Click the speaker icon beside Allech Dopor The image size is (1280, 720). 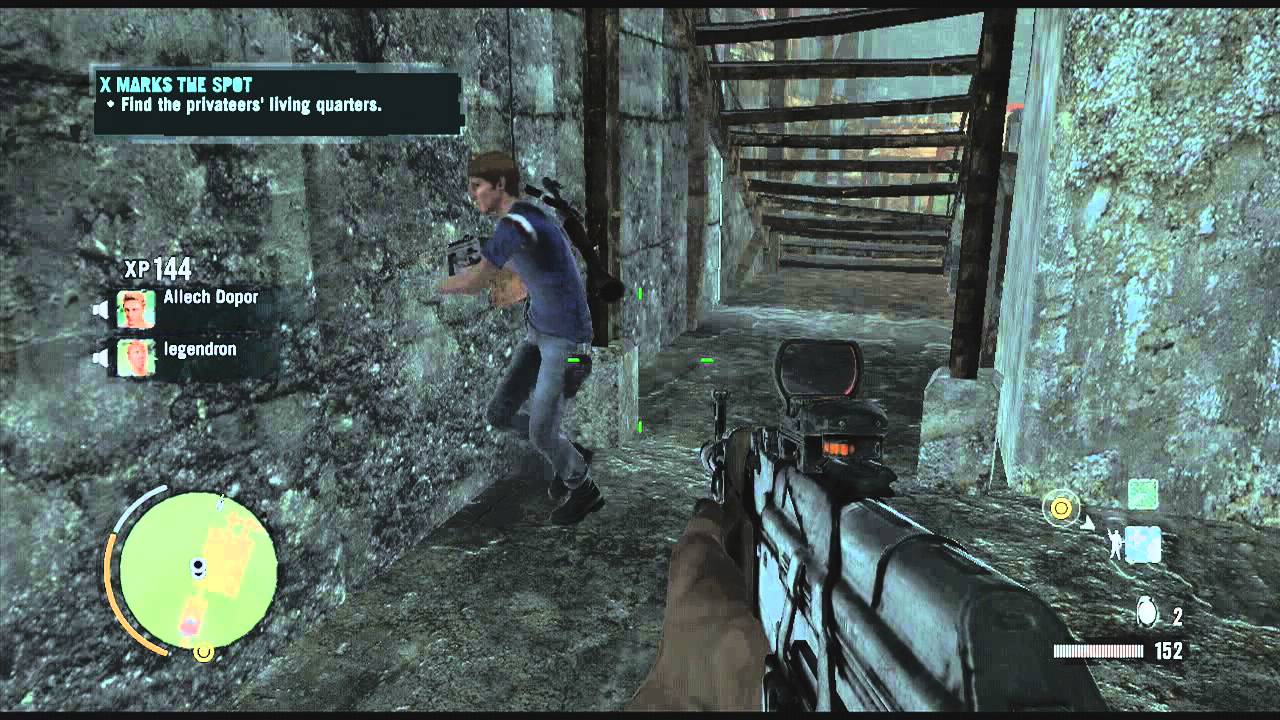101,310
